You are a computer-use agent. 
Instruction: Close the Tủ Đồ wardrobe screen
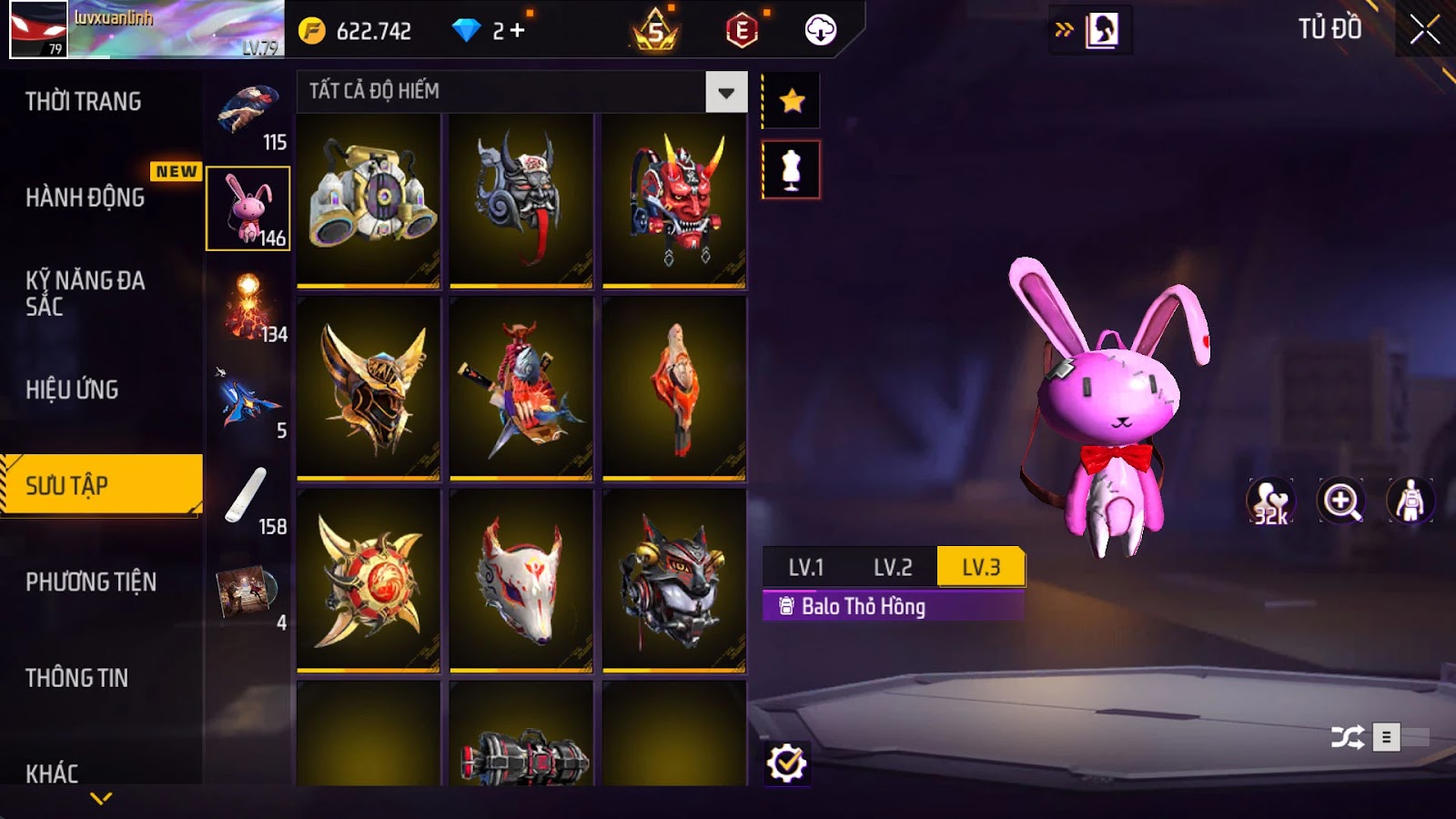pos(1424,30)
